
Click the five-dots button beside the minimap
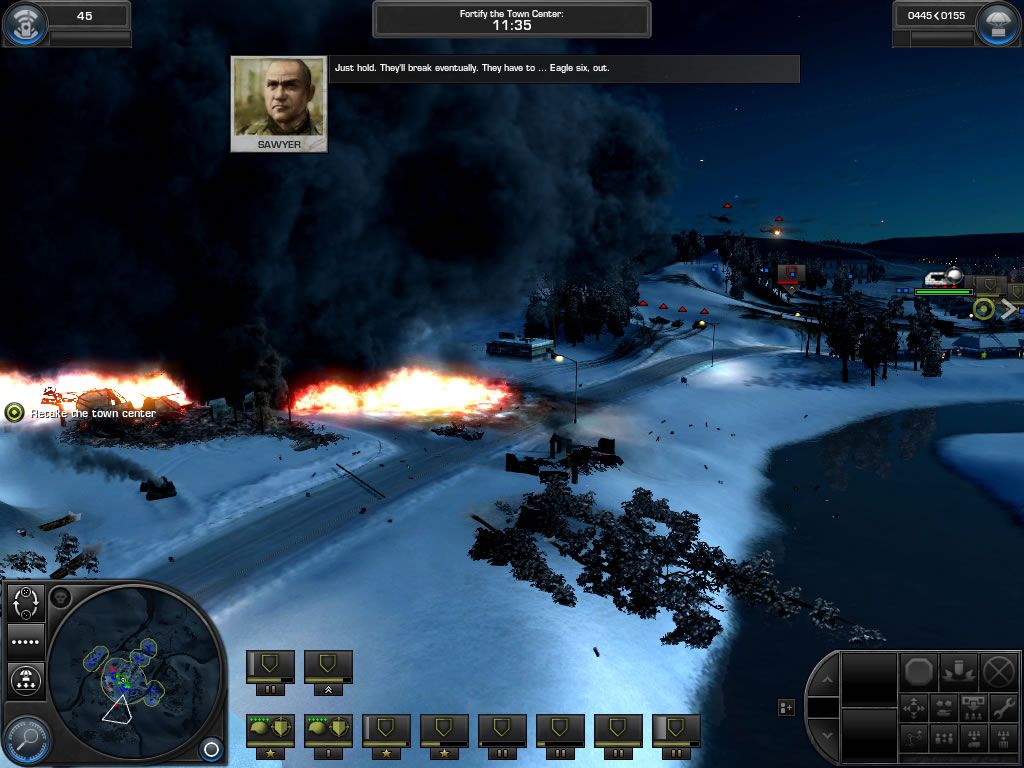[x=24, y=641]
